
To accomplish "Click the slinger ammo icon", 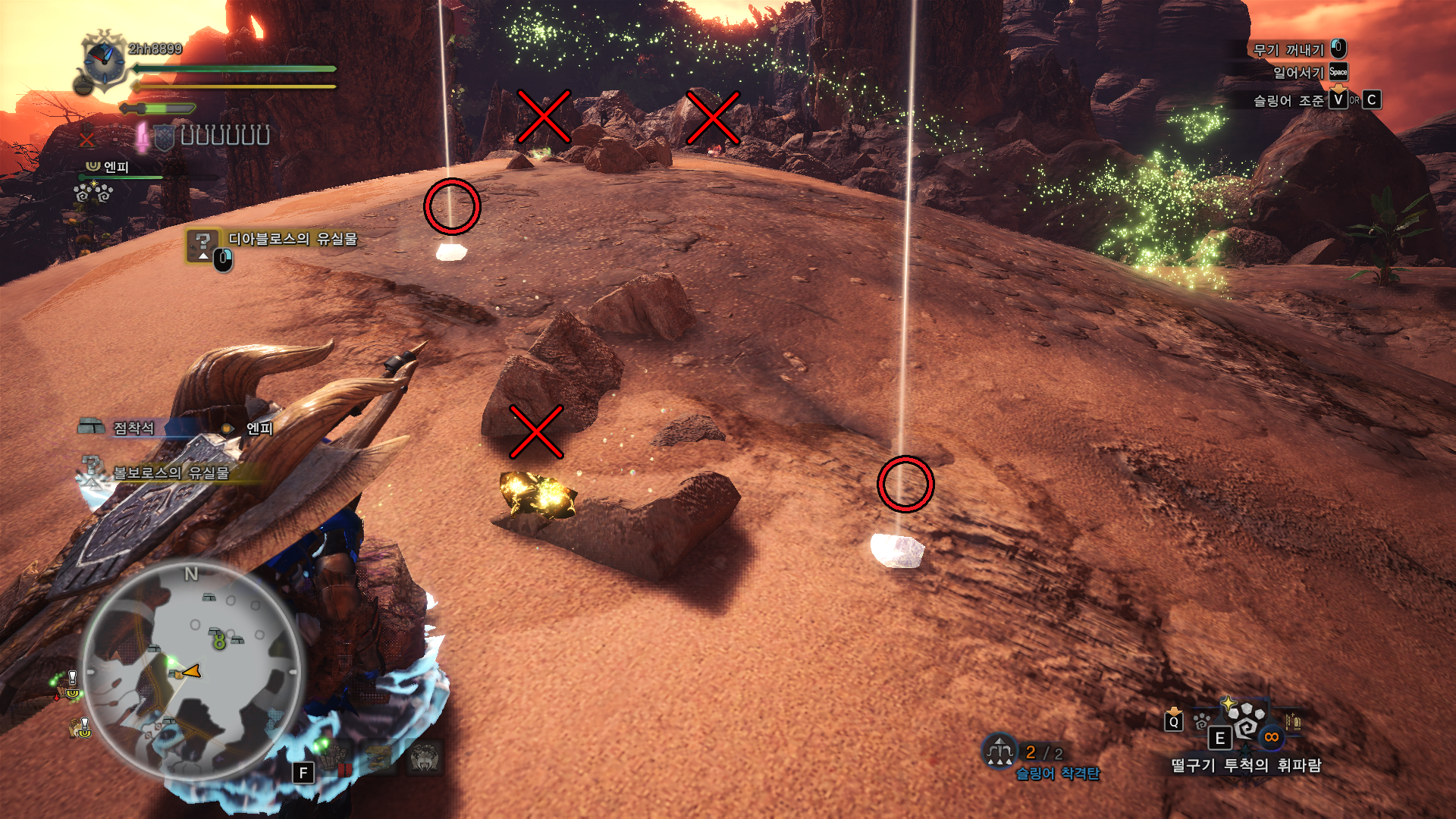I will [999, 751].
